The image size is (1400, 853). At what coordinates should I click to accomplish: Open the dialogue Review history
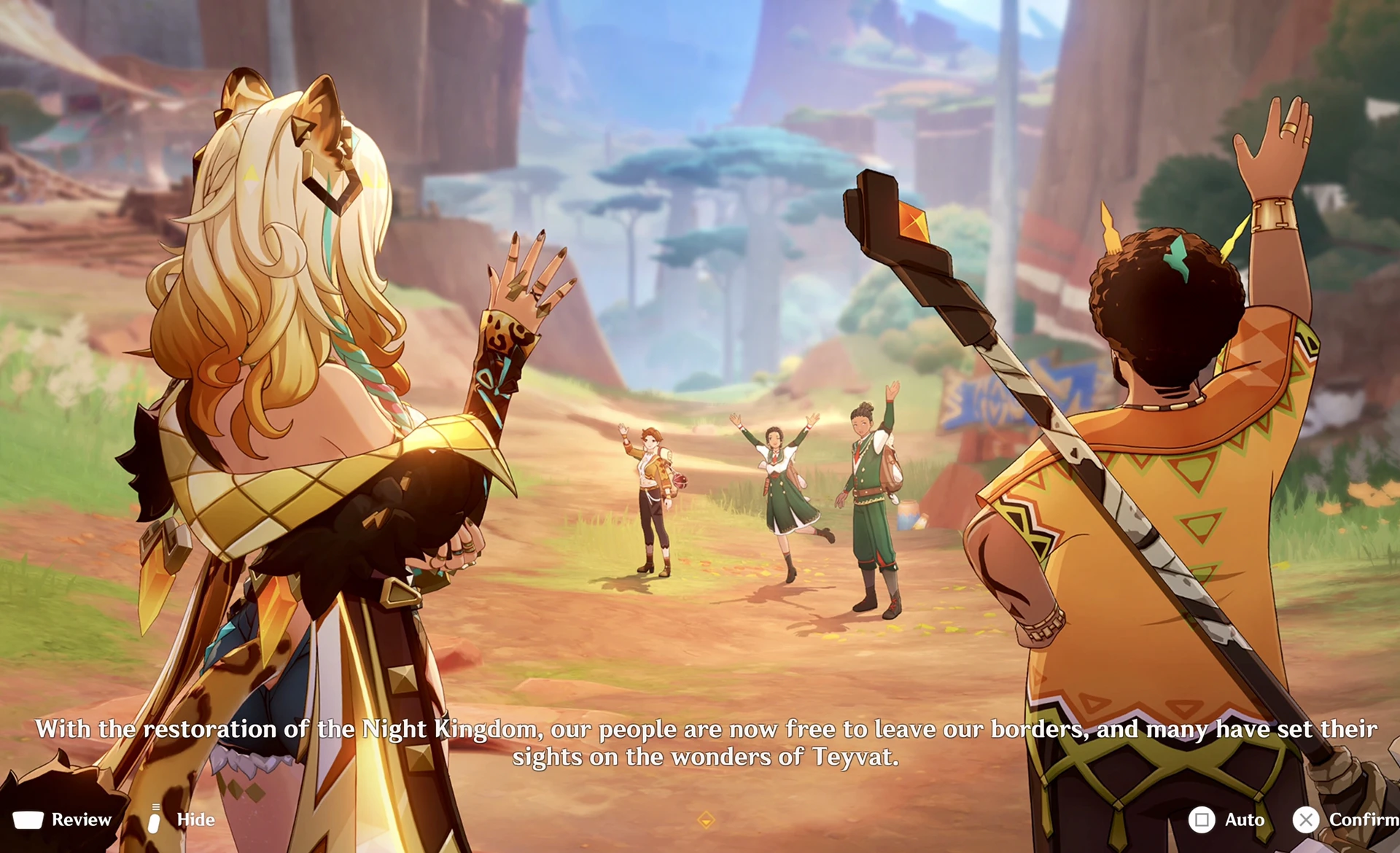pyautogui.click(x=80, y=819)
